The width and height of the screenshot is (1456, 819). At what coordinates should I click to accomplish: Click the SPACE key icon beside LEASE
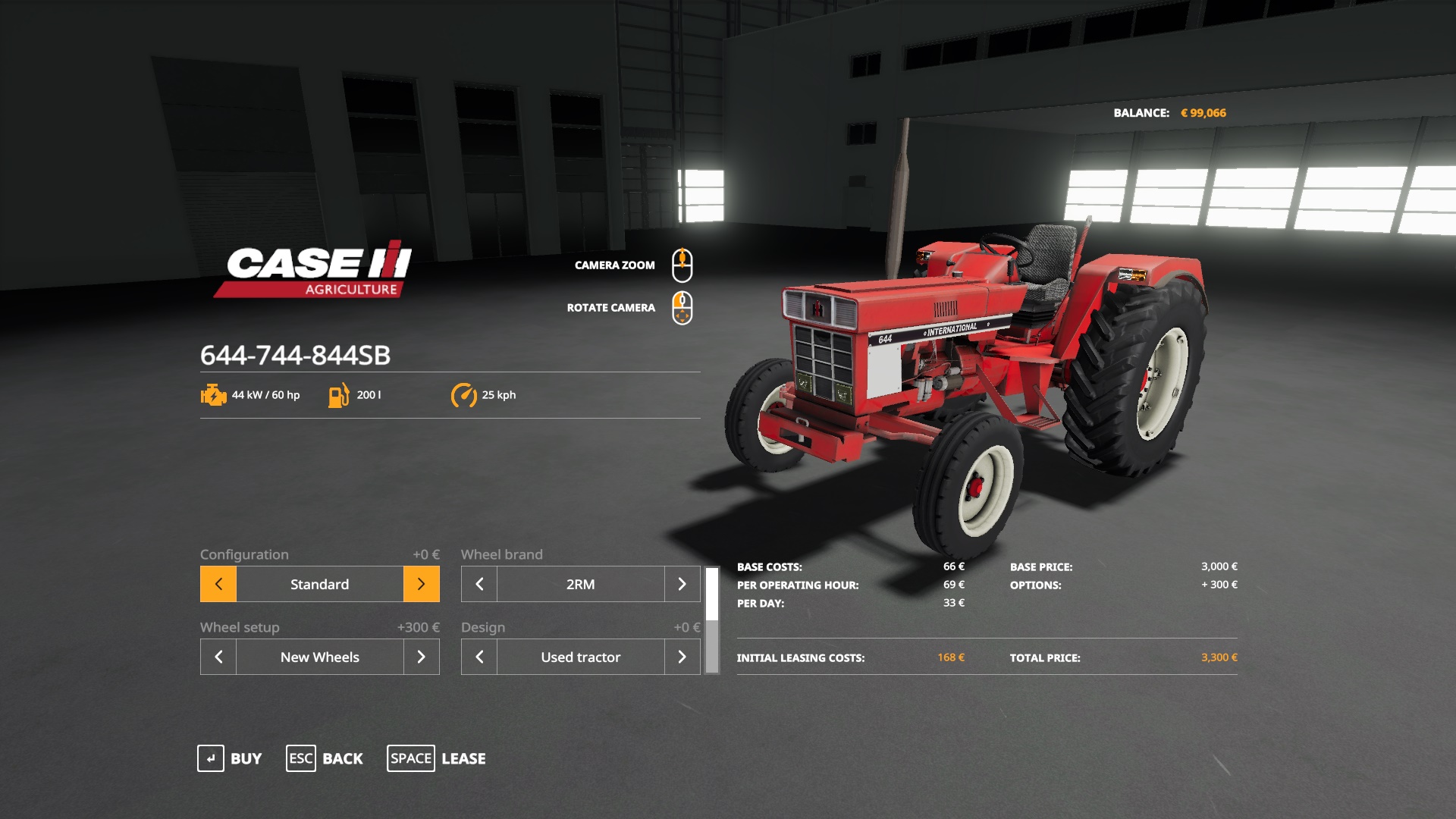pos(411,758)
